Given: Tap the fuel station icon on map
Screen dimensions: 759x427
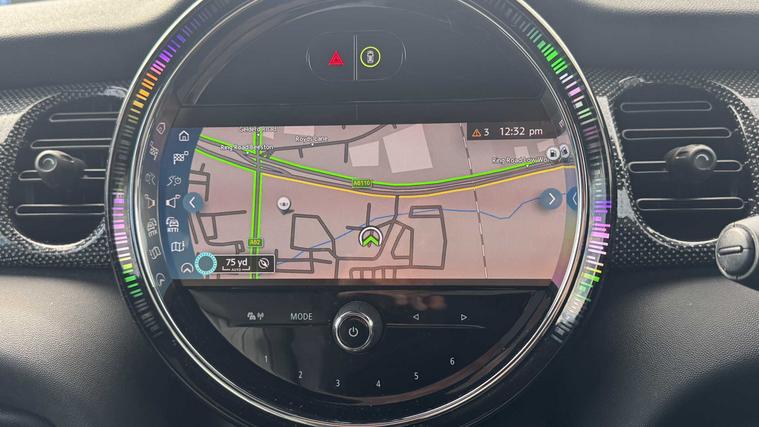Looking at the screenshot, I should pos(554,155).
